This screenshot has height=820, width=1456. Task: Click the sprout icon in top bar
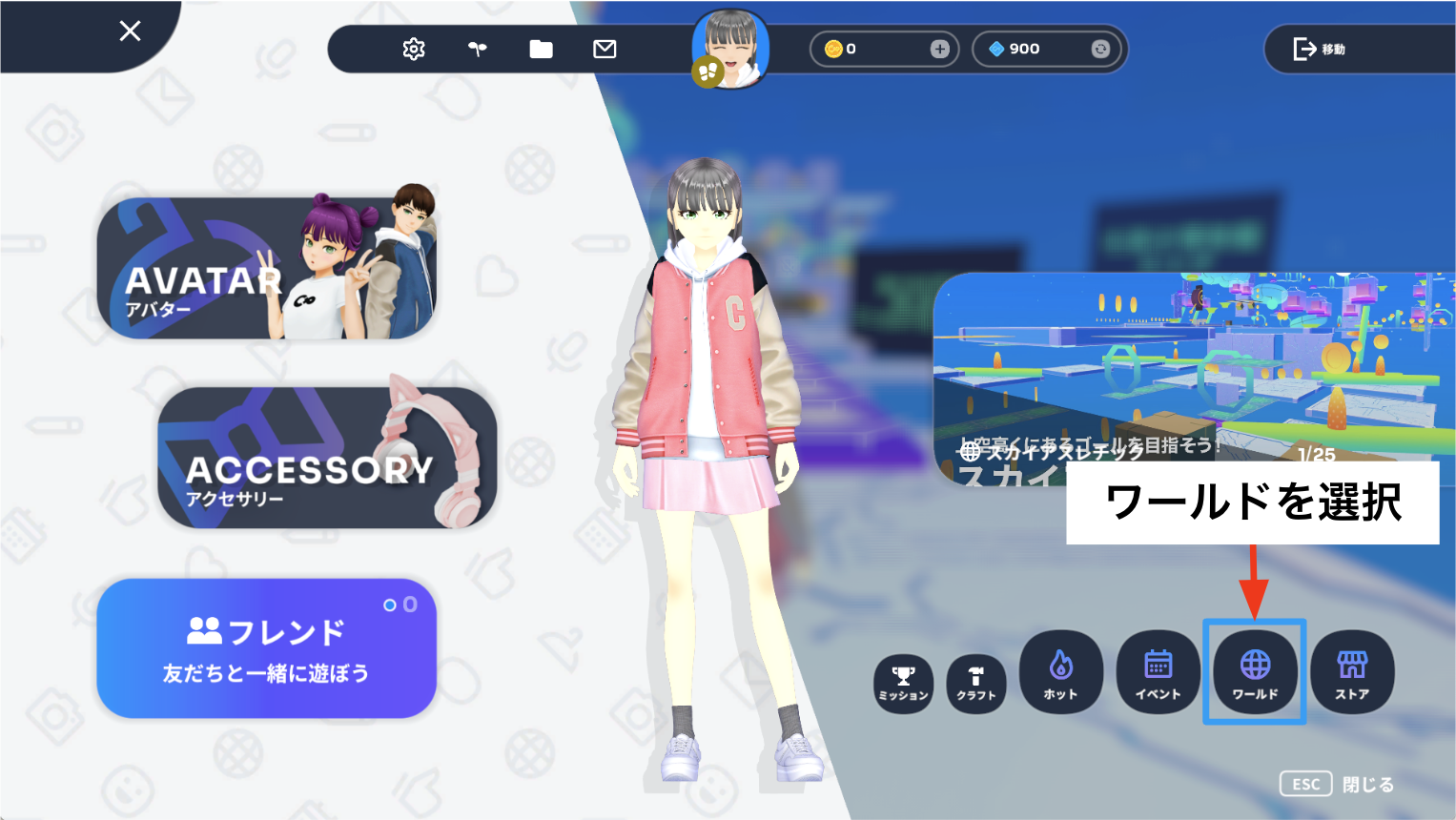[x=478, y=49]
